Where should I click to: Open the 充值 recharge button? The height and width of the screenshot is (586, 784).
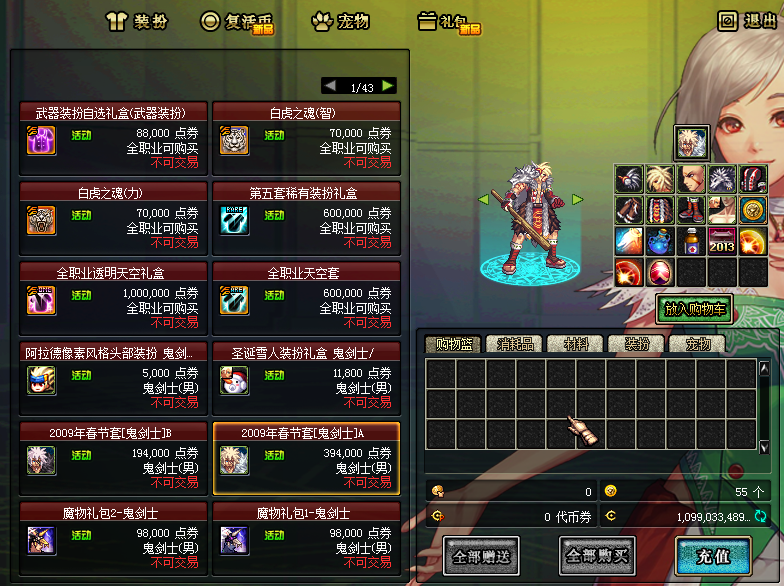pos(713,554)
